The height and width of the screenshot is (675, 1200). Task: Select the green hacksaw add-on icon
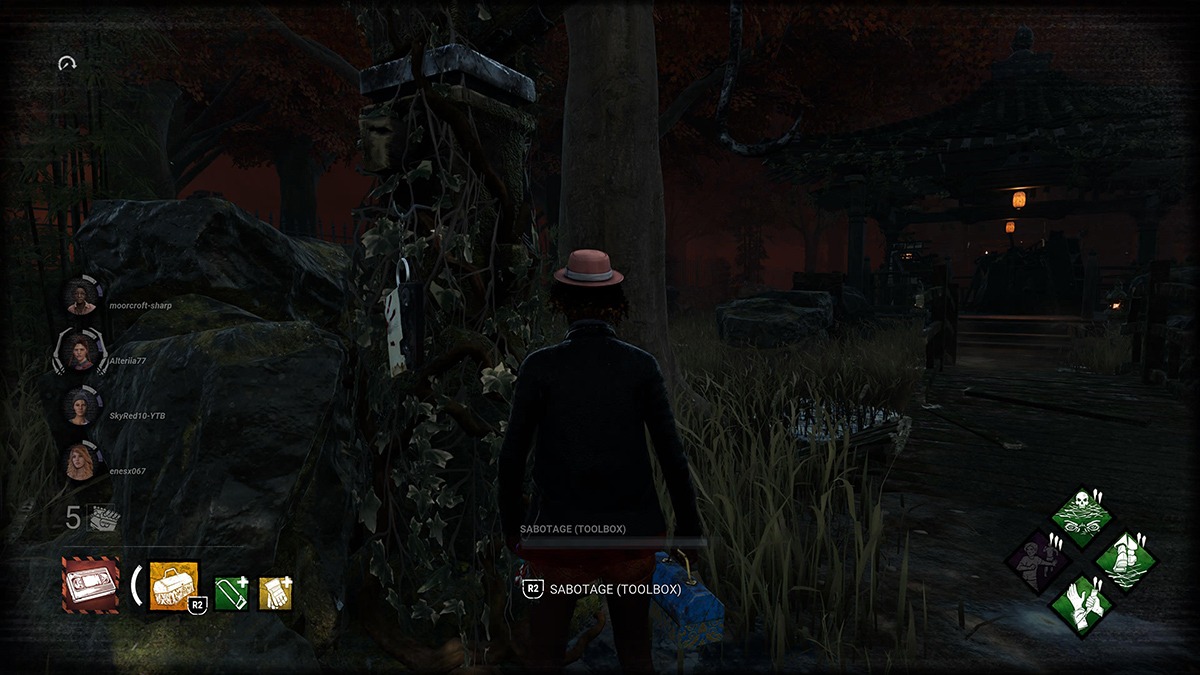(231, 593)
